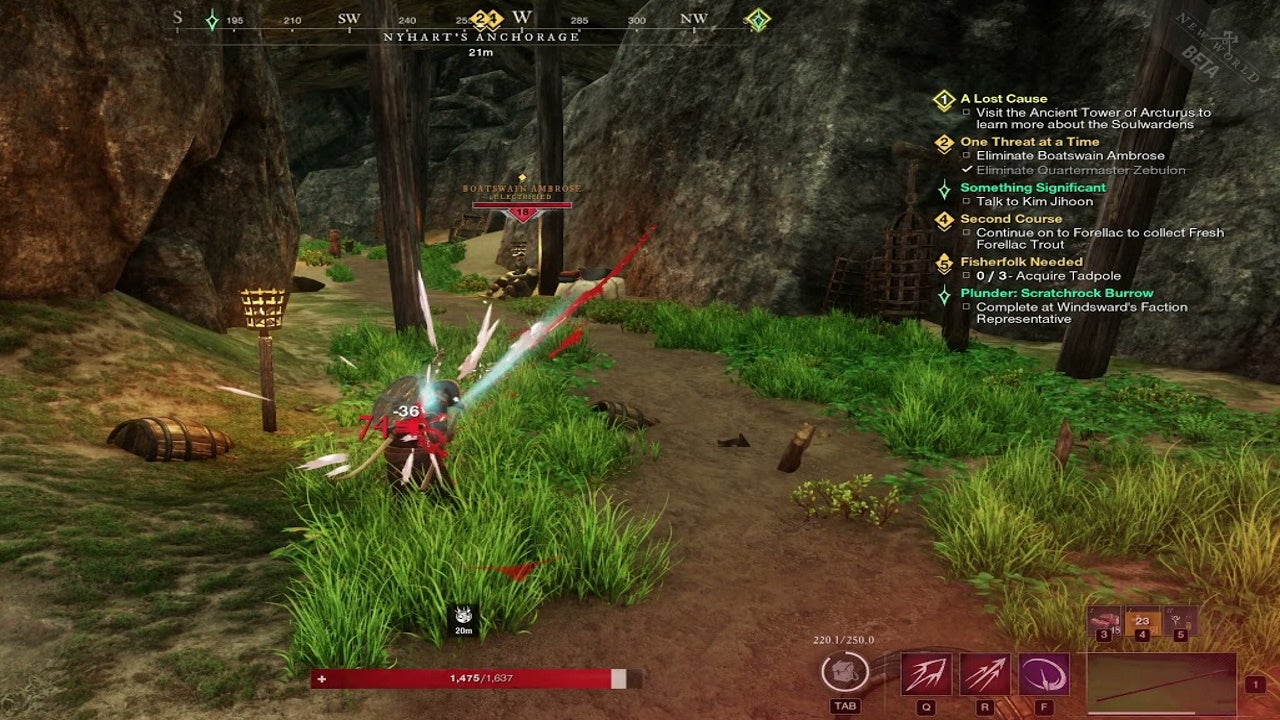The width and height of the screenshot is (1280, 720).
Task: Click the camp marker showing 20m
Action: pos(463,616)
